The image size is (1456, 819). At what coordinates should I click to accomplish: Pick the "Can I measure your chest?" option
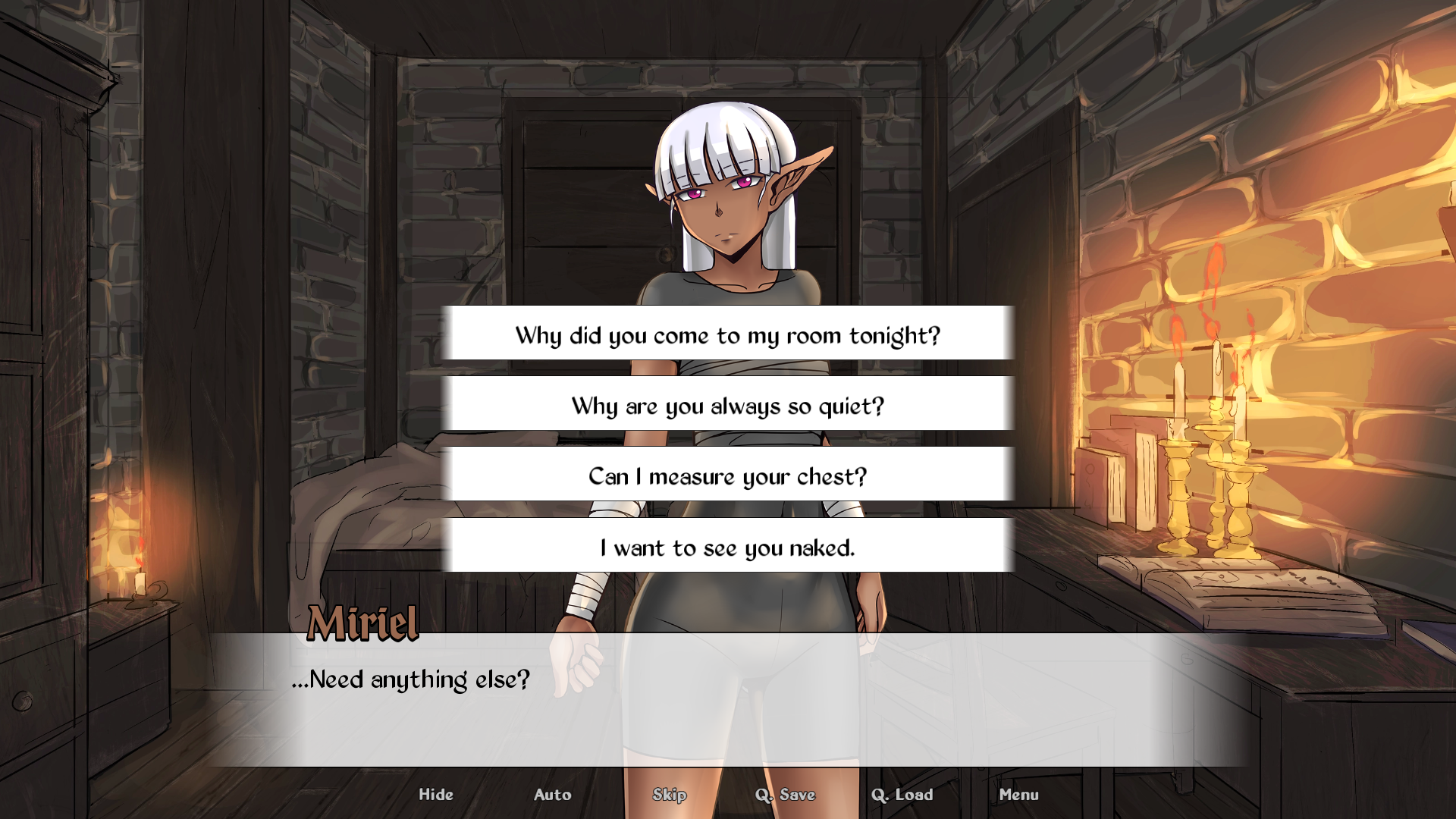(x=726, y=476)
